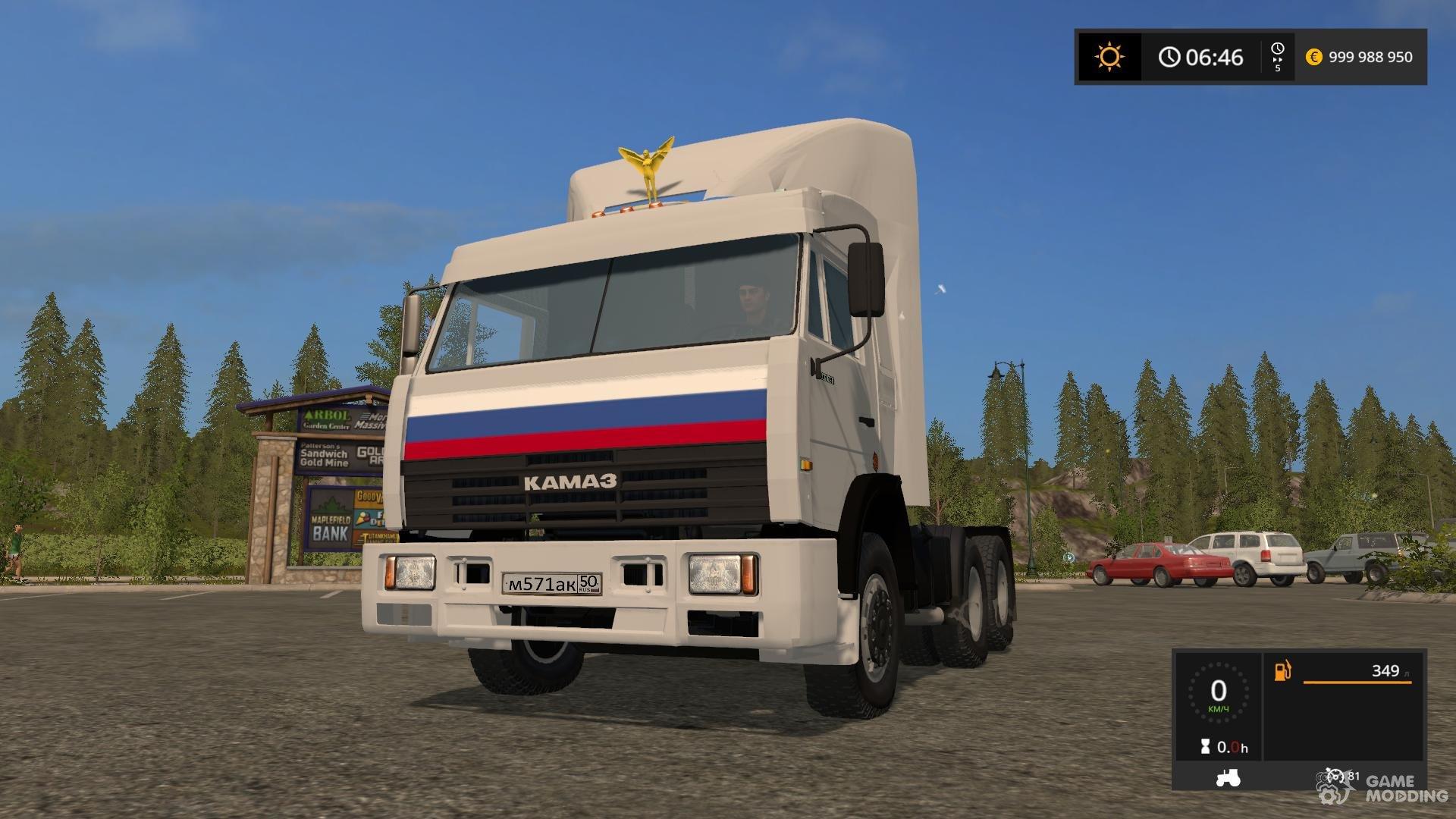Click the sunny weather icon
The width and height of the screenshot is (1456, 819).
[x=1109, y=57]
